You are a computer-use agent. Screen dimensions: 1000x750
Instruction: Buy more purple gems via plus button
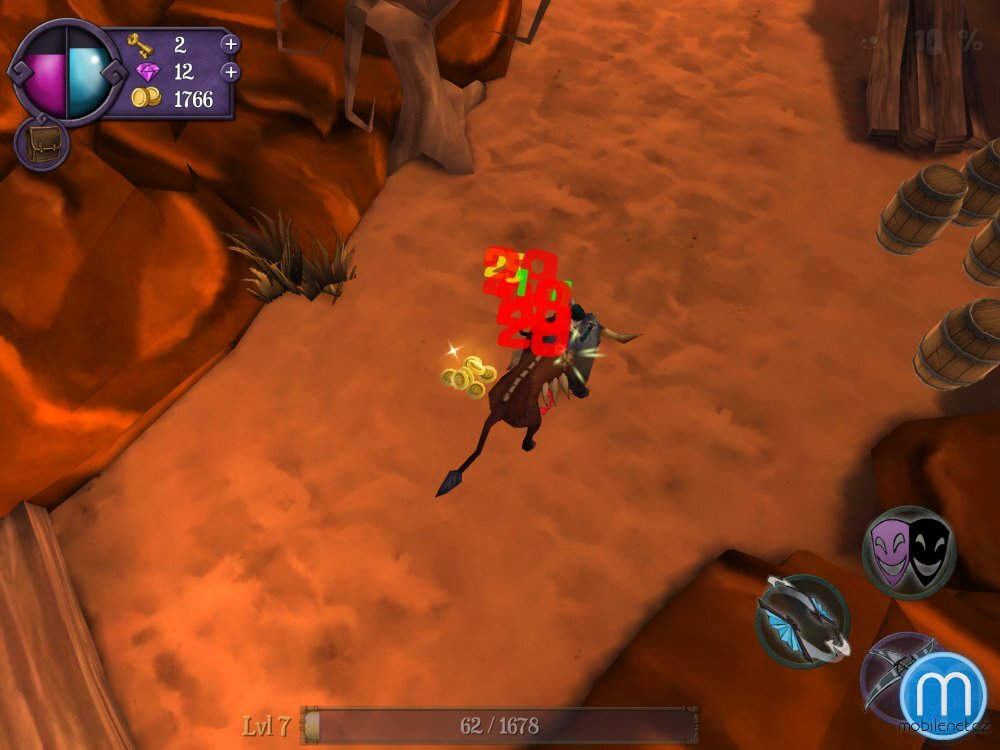pos(231,72)
